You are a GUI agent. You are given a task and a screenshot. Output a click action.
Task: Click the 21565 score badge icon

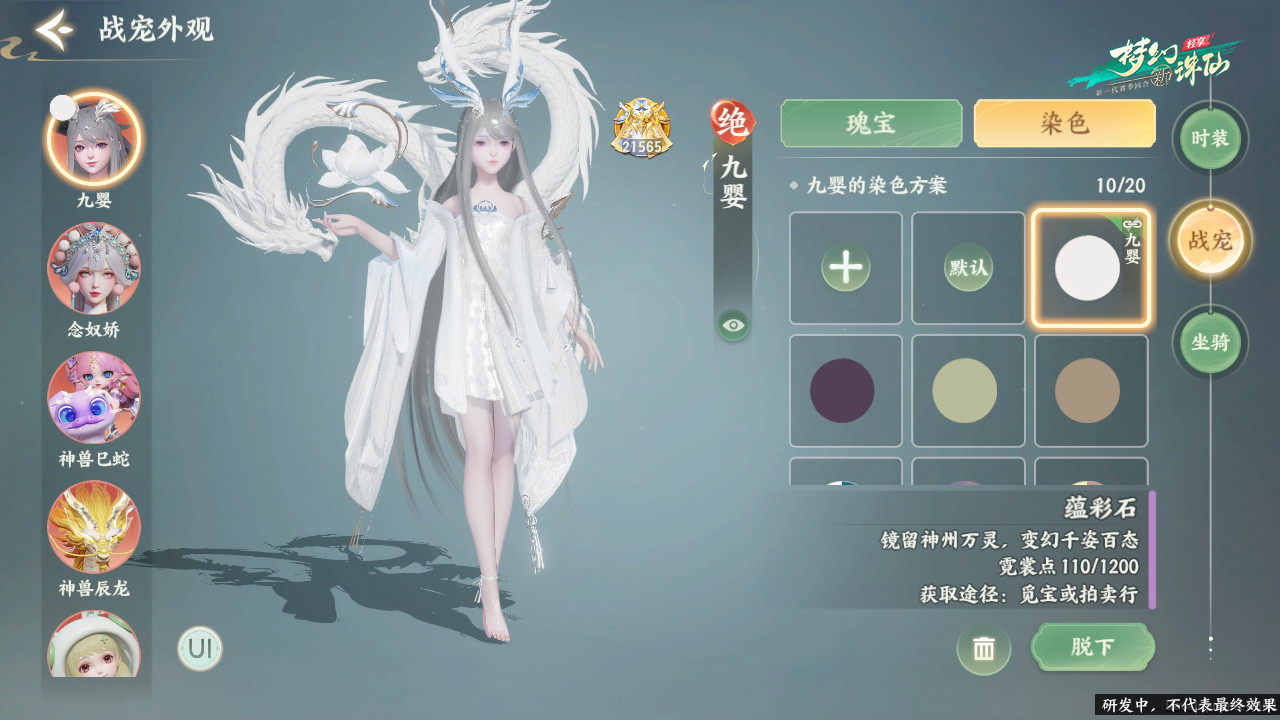[640, 130]
